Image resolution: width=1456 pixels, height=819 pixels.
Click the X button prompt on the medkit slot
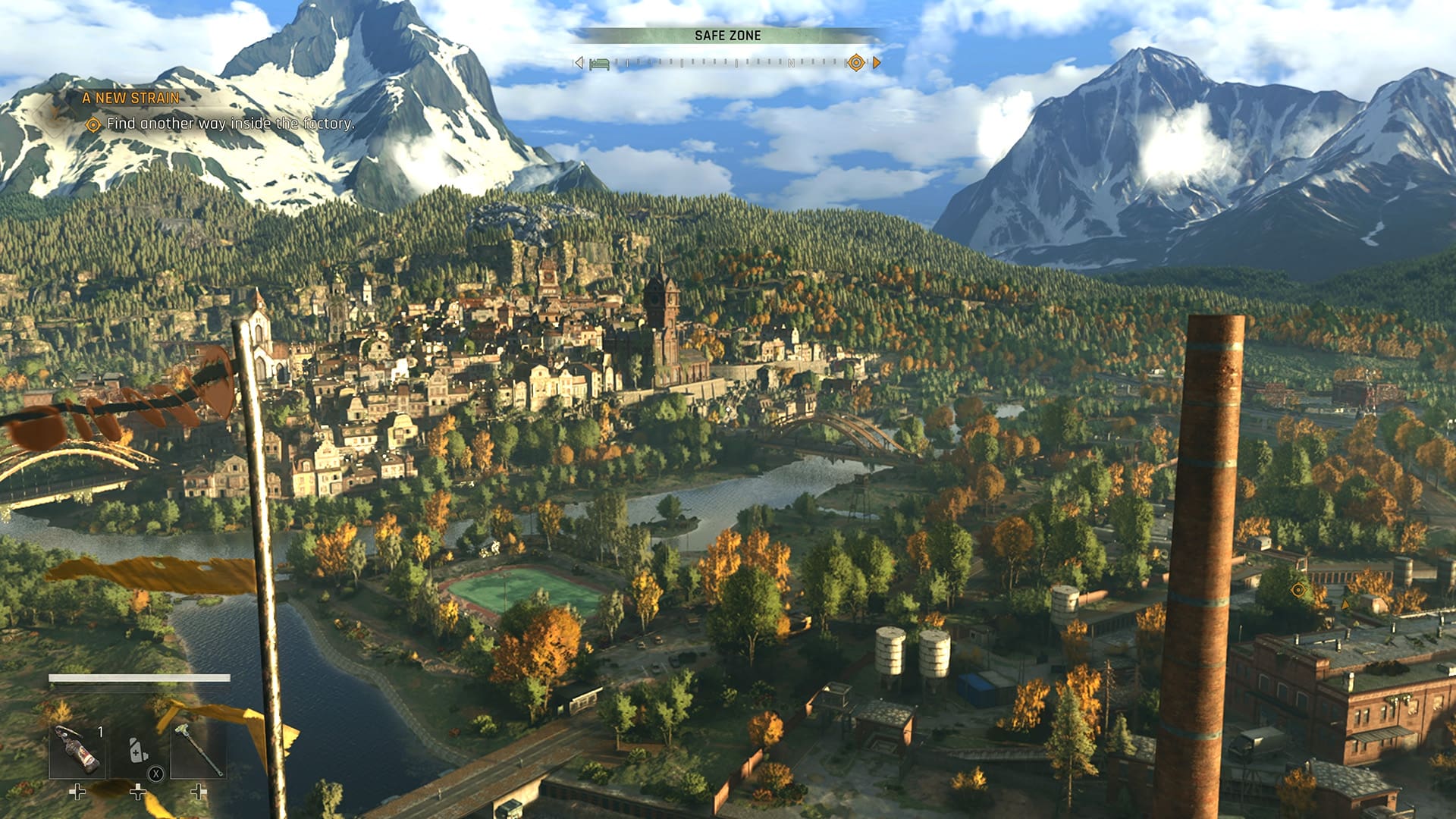(x=155, y=774)
